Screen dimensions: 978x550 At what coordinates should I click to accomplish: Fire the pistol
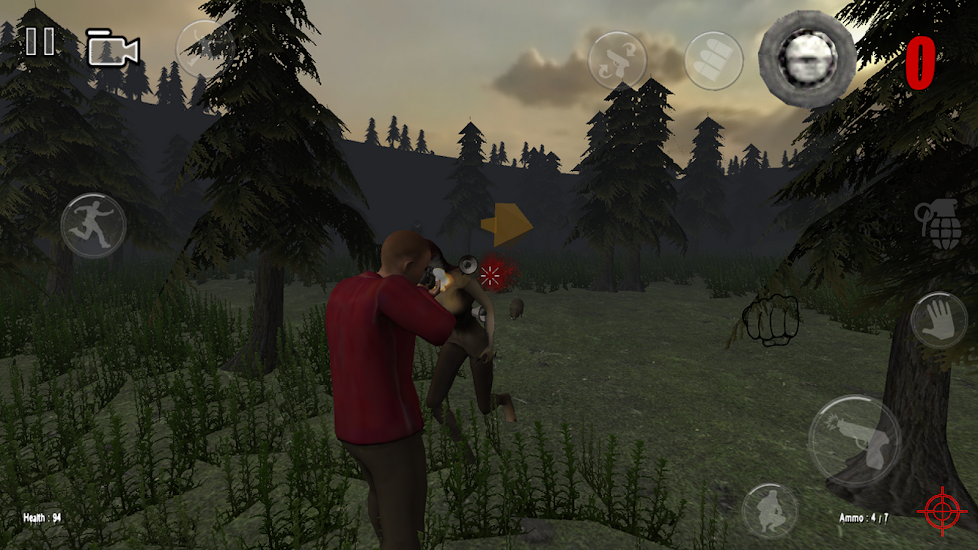[x=854, y=441]
